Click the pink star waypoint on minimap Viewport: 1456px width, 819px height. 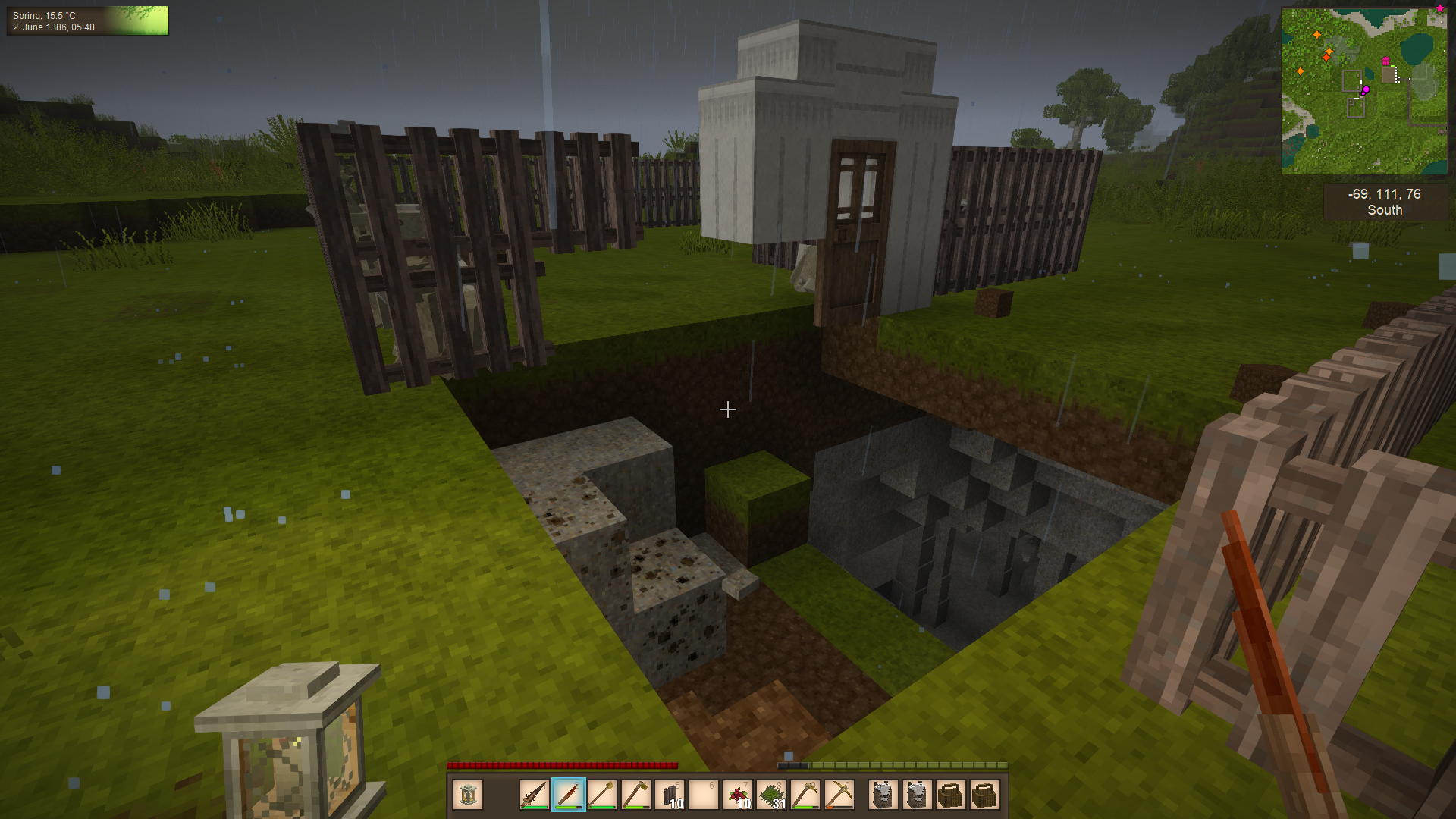(x=1439, y=8)
